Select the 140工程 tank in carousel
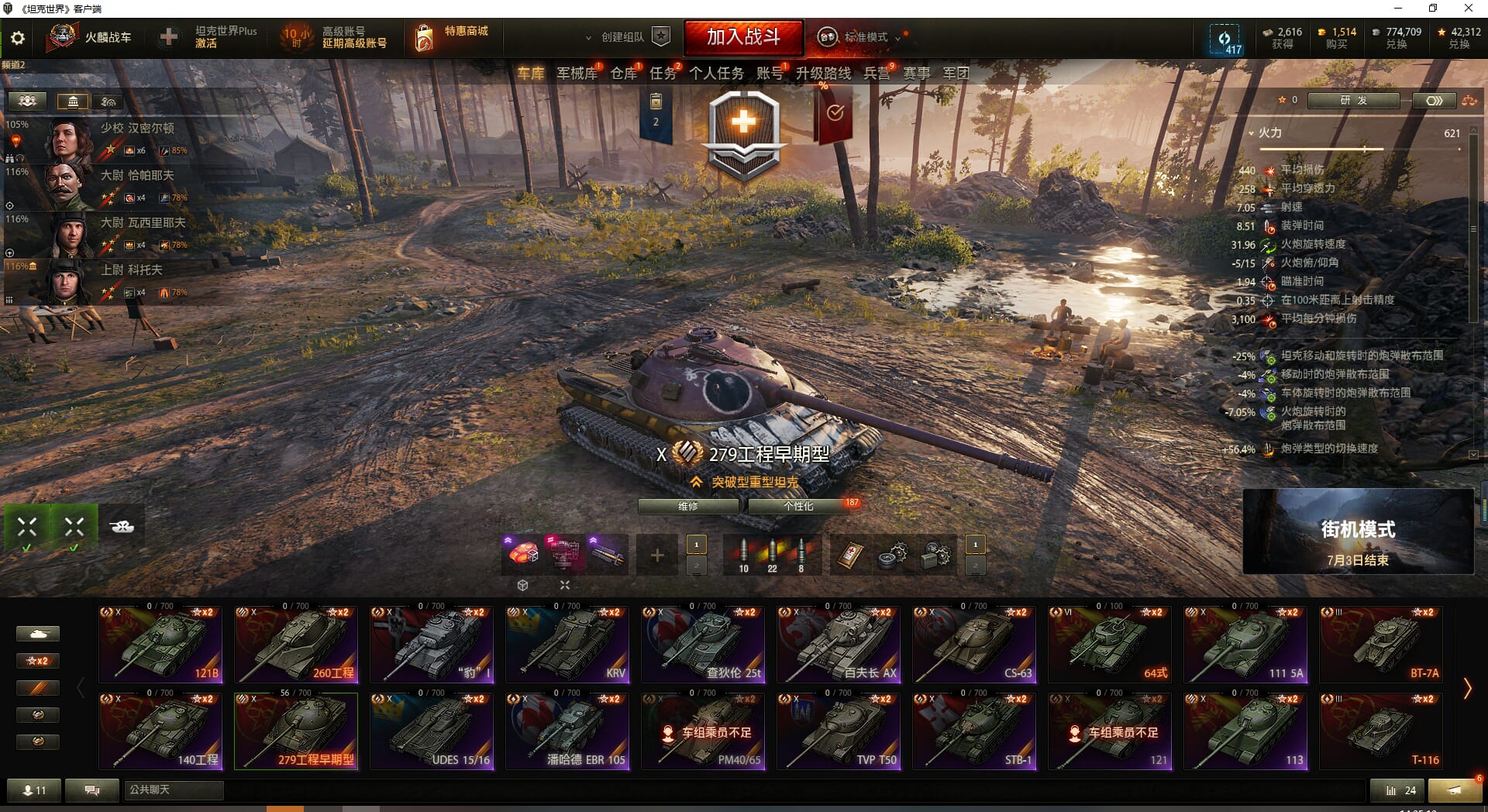Screen dimensions: 1488x812 160,731
